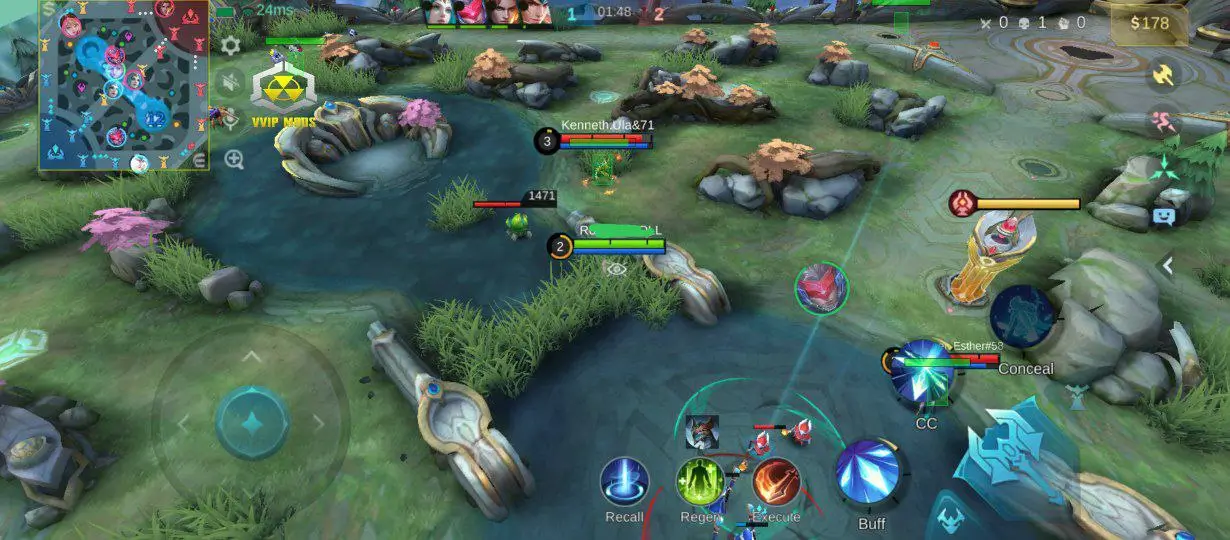Select the pink running figure icon
Screen dimensions: 1230x540
1163,123
